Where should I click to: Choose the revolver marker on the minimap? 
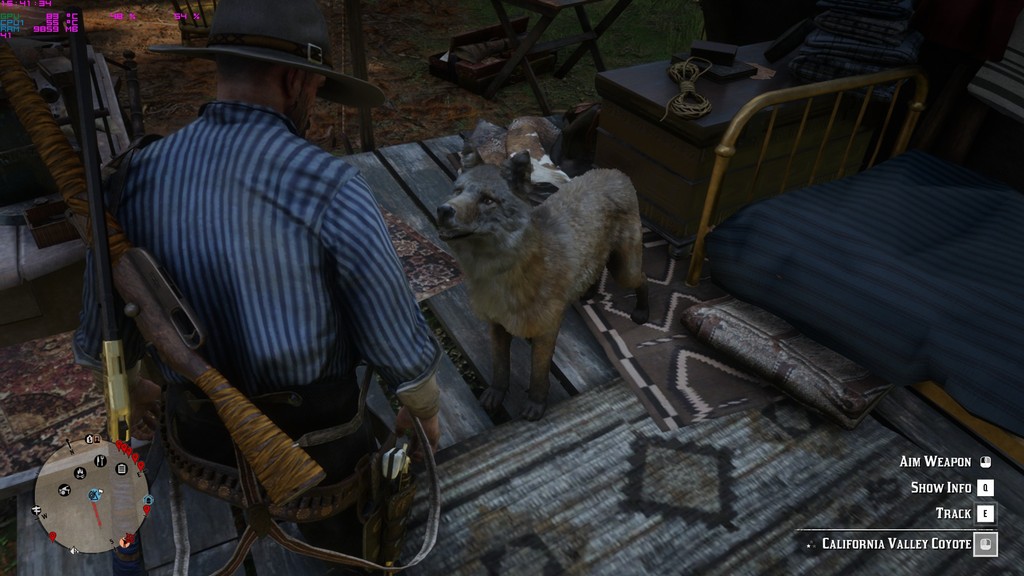(x=64, y=490)
